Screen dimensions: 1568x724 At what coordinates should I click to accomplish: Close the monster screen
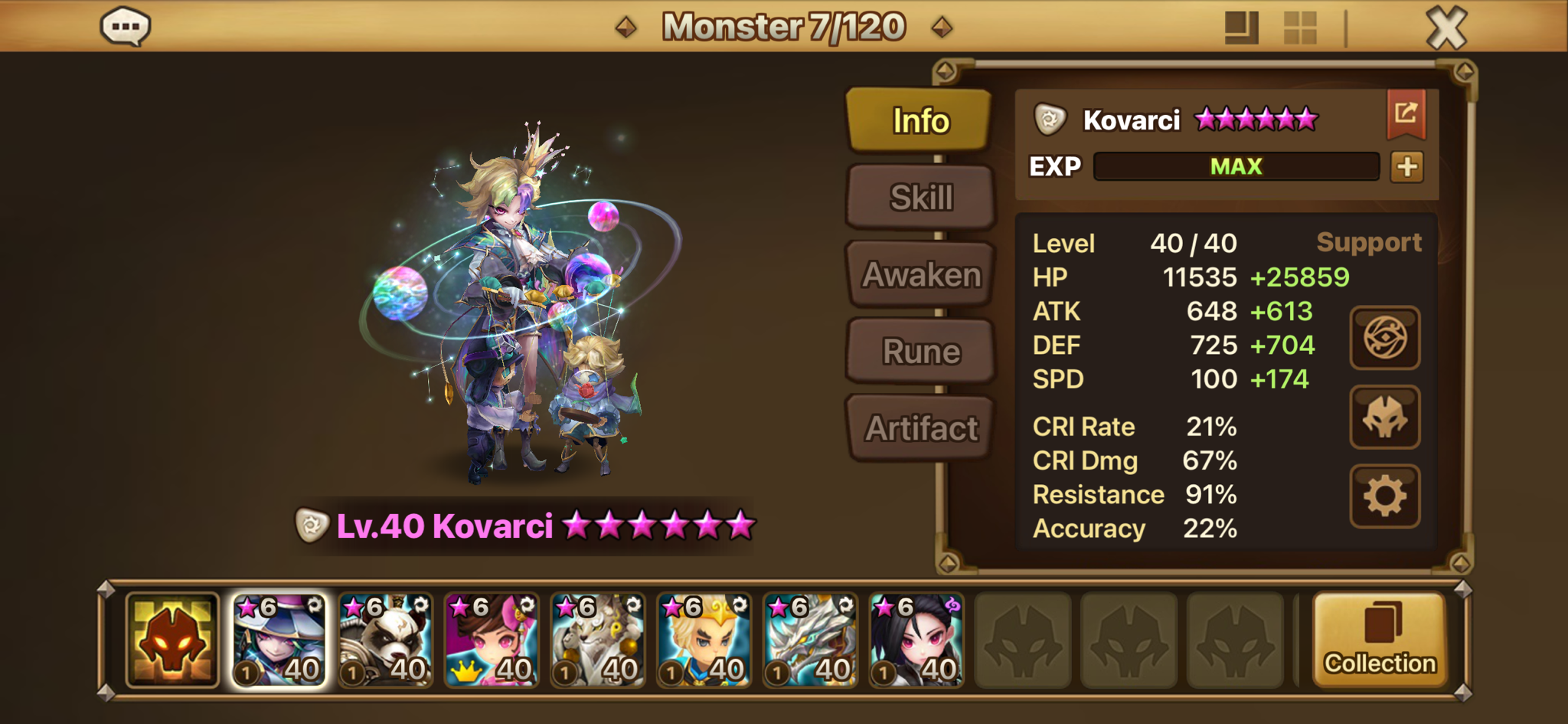1446,28
